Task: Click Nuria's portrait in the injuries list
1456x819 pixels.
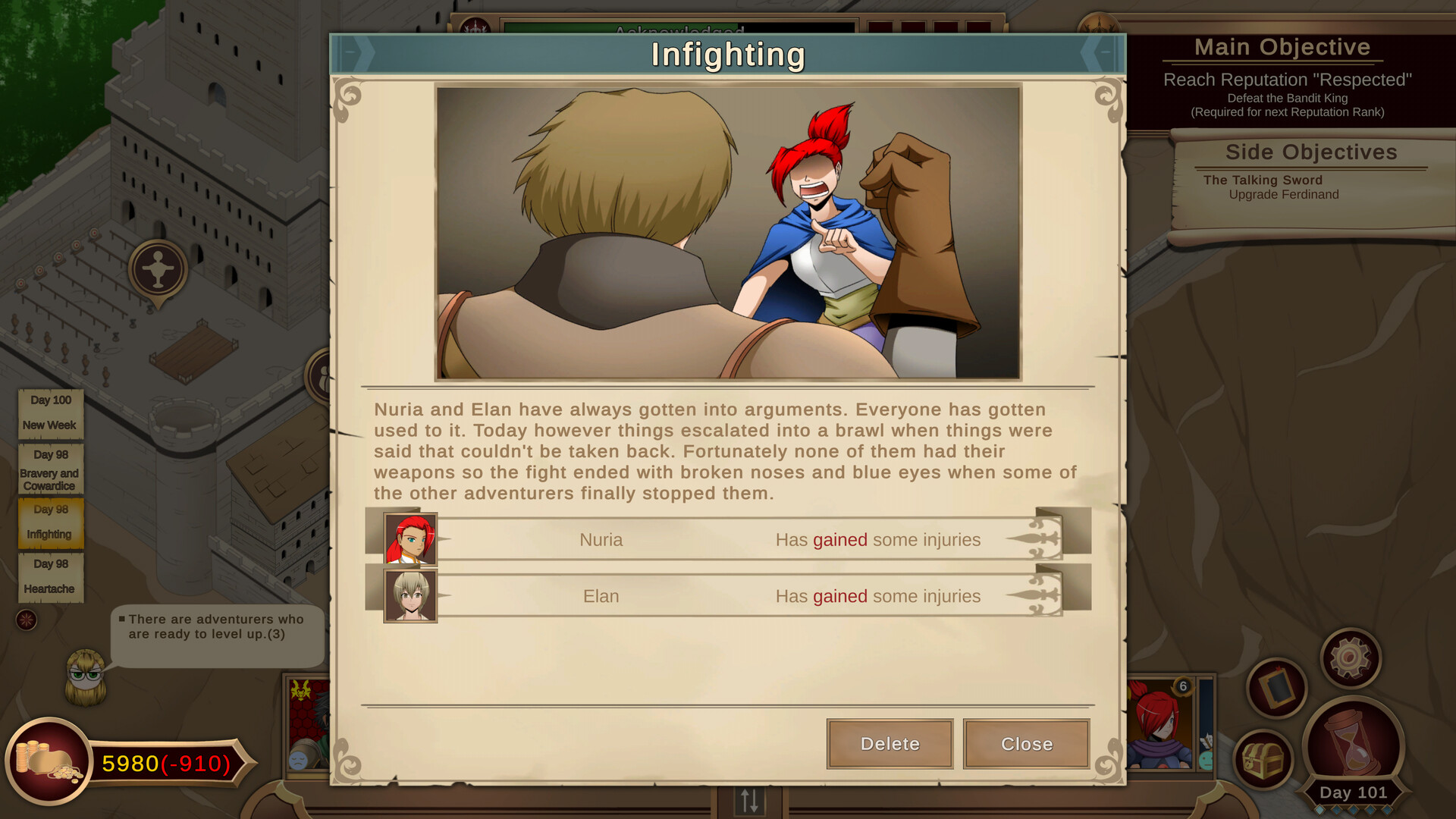Action: (410, 540)
